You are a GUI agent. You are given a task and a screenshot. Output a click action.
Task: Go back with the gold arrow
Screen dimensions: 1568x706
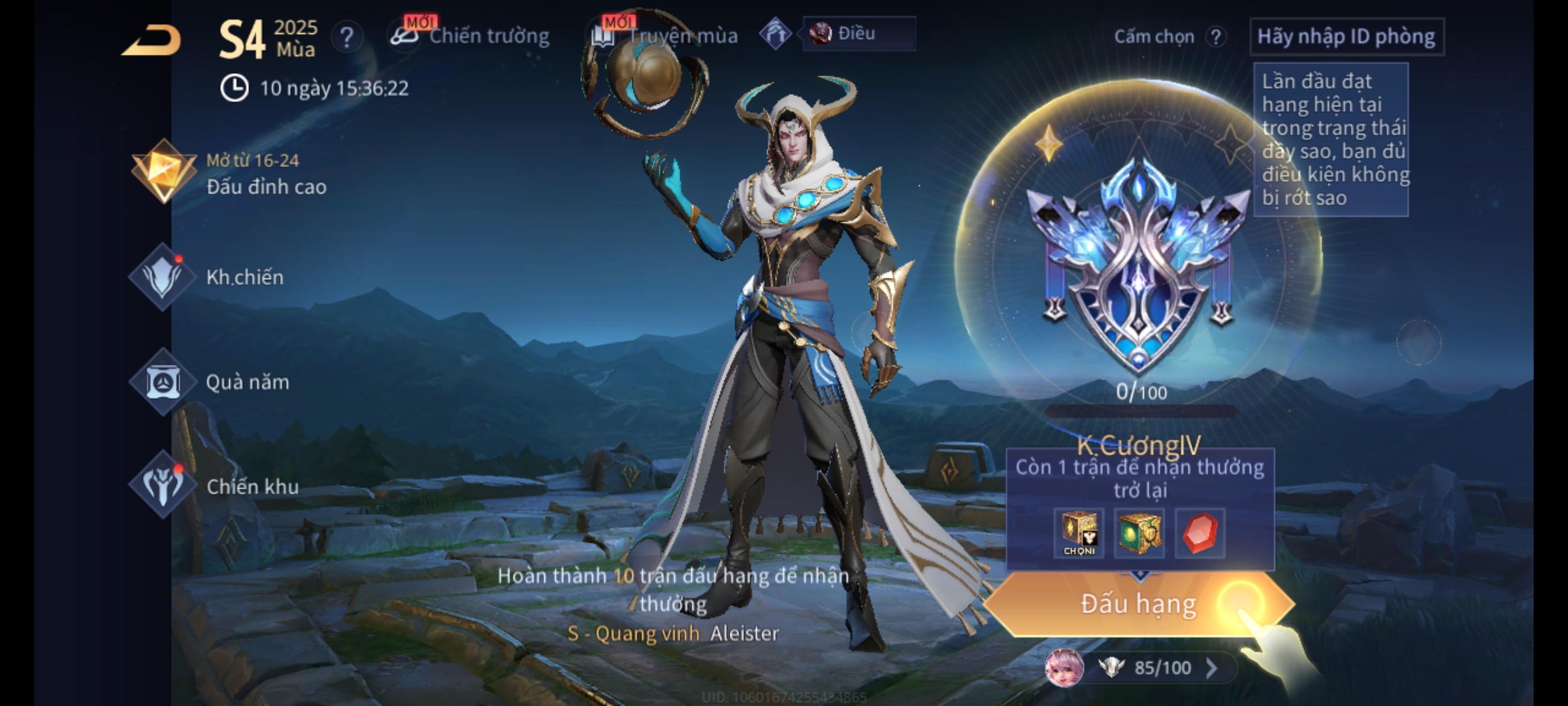click(x=152, y=41)
